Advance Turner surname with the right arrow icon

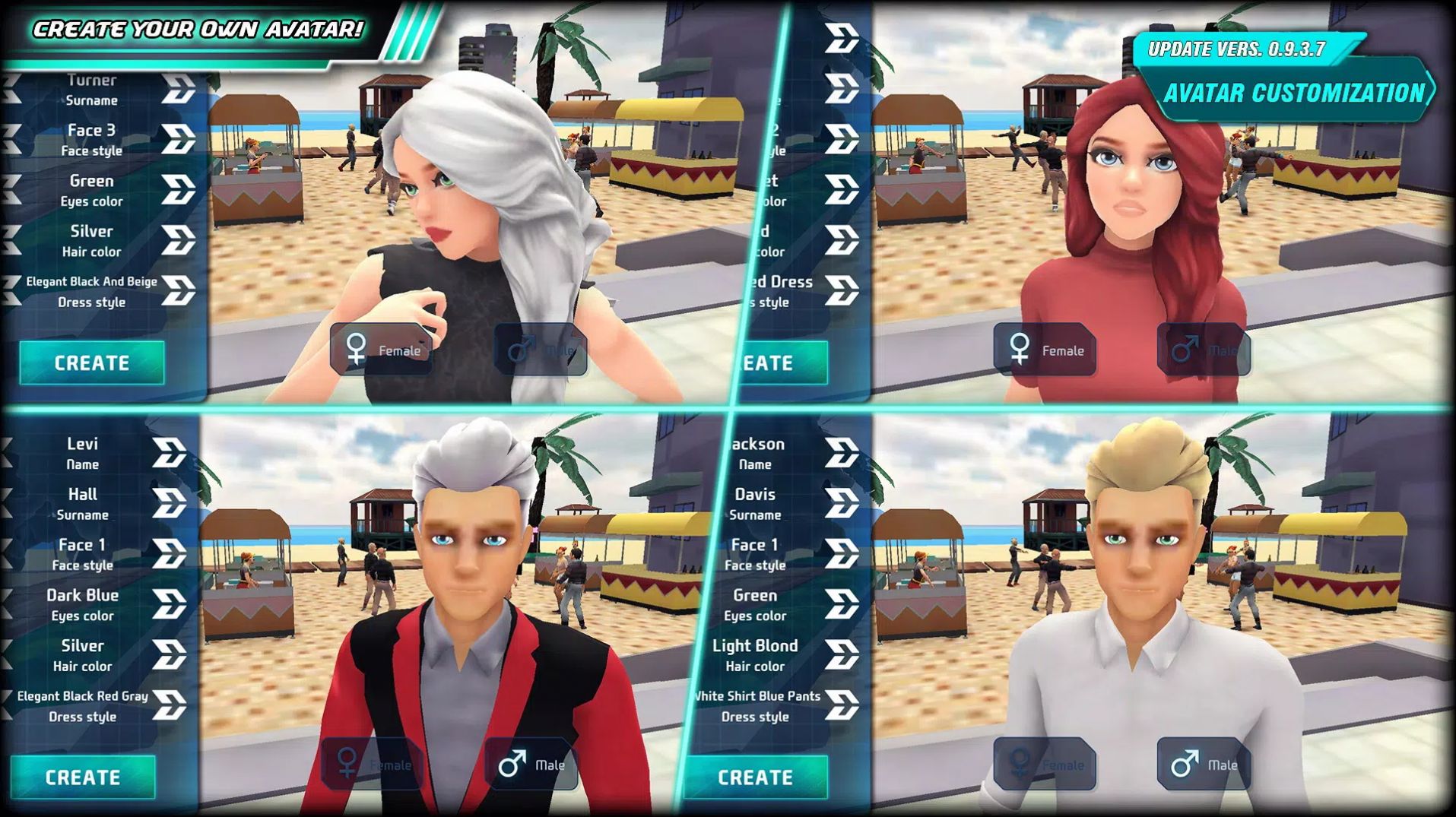point(179,89)
